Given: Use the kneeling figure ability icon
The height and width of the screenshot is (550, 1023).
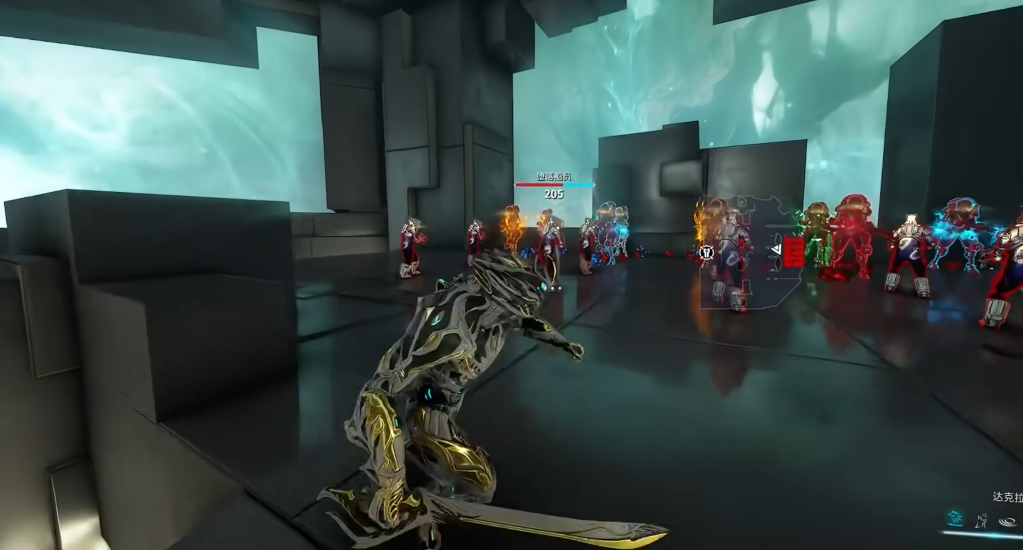Looking at the screenshot, I should [982, 519].
